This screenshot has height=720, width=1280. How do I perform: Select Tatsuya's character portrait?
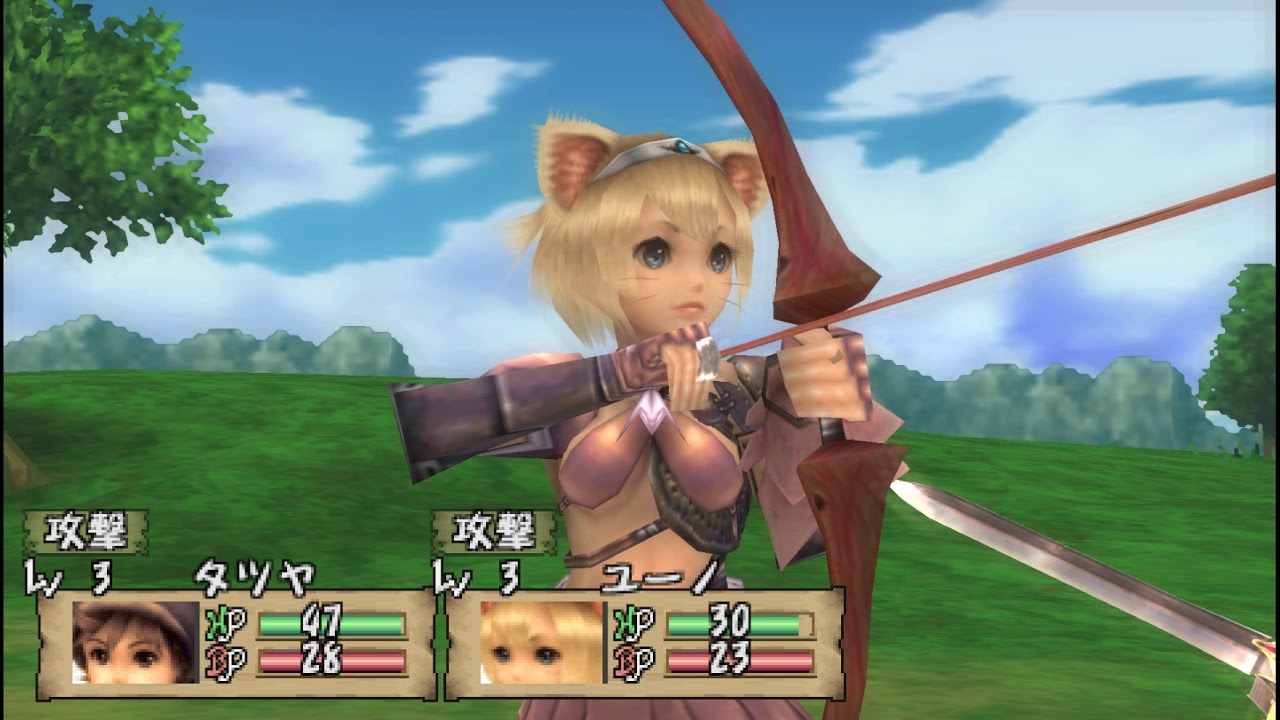pos(136,642)
